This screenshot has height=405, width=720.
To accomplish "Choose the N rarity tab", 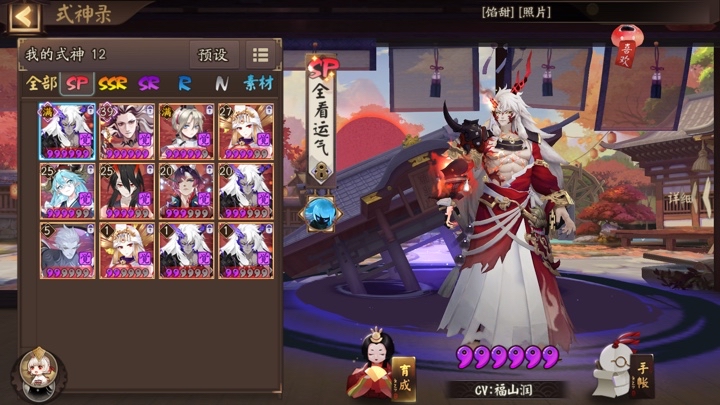I will click(x=220, y=84).
